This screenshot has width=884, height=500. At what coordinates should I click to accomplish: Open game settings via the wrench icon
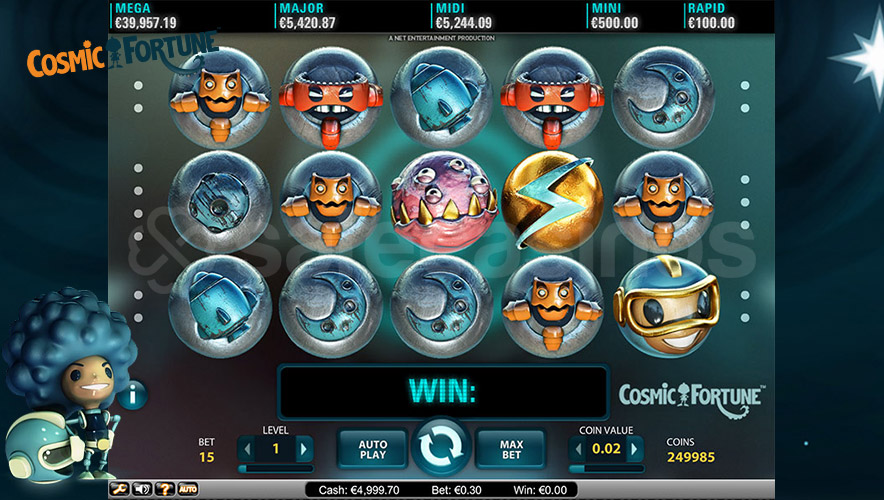point(119,489)
